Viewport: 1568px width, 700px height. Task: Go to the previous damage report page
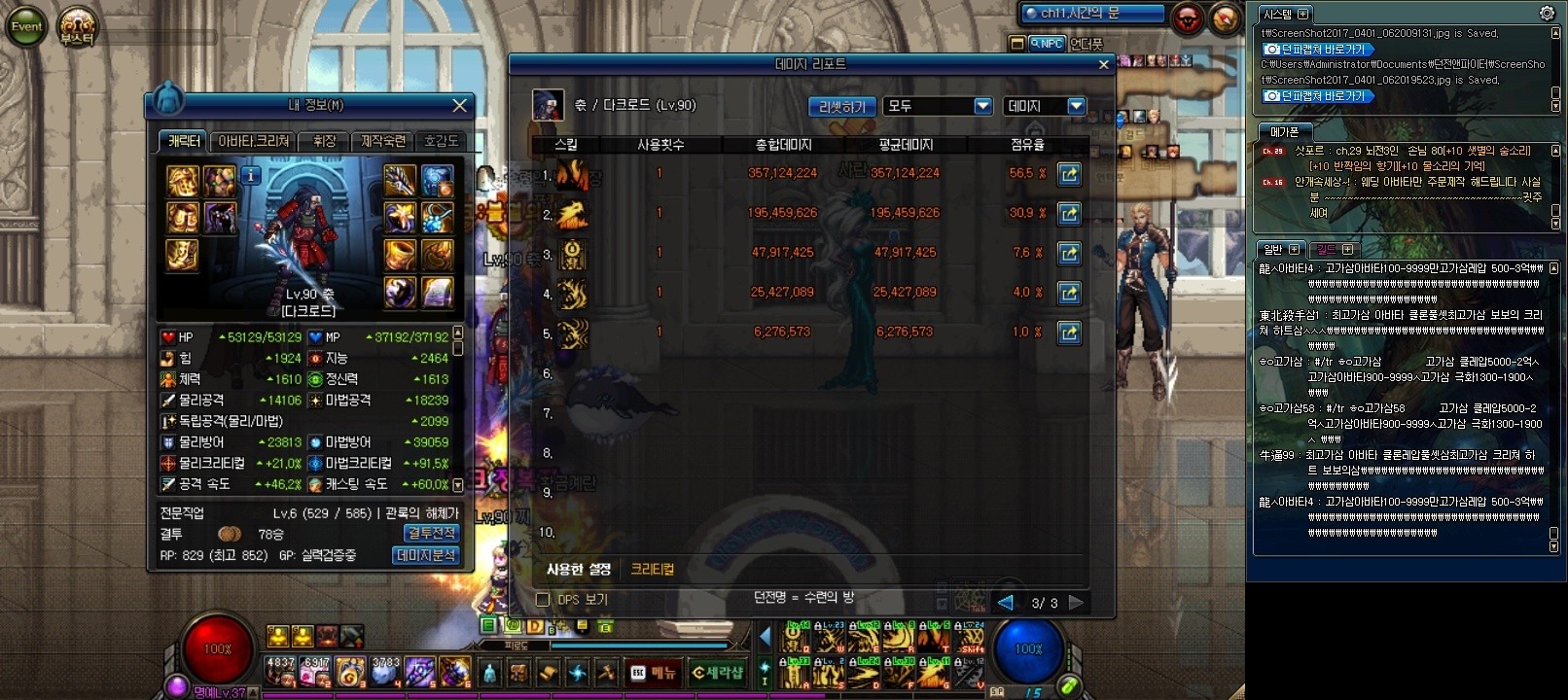(x=1006, y=603)
